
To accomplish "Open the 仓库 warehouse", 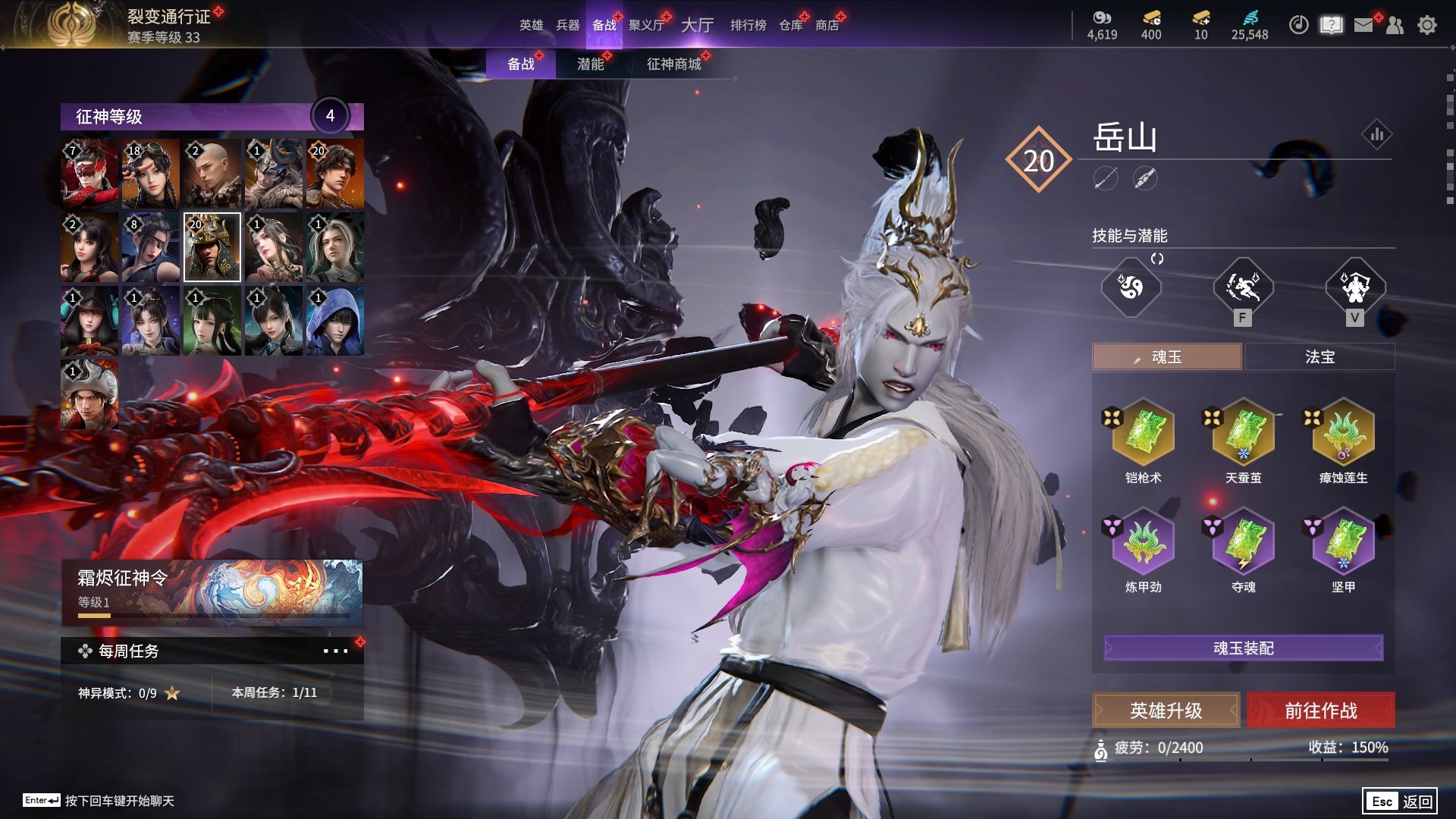I will tap(790, 25).
